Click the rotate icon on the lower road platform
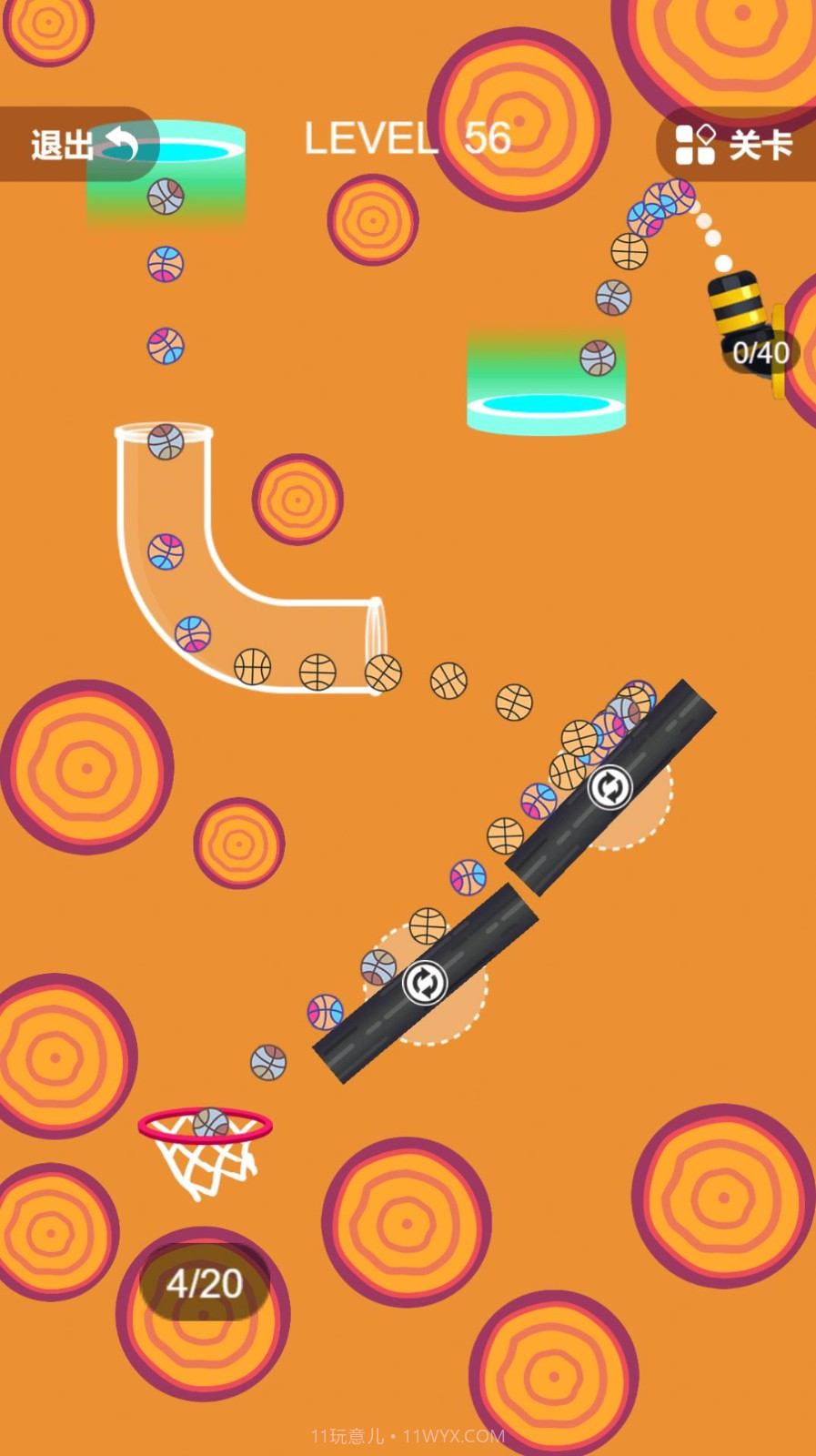816x1456 pixels. pyautogui.click(x=424, y=983)
